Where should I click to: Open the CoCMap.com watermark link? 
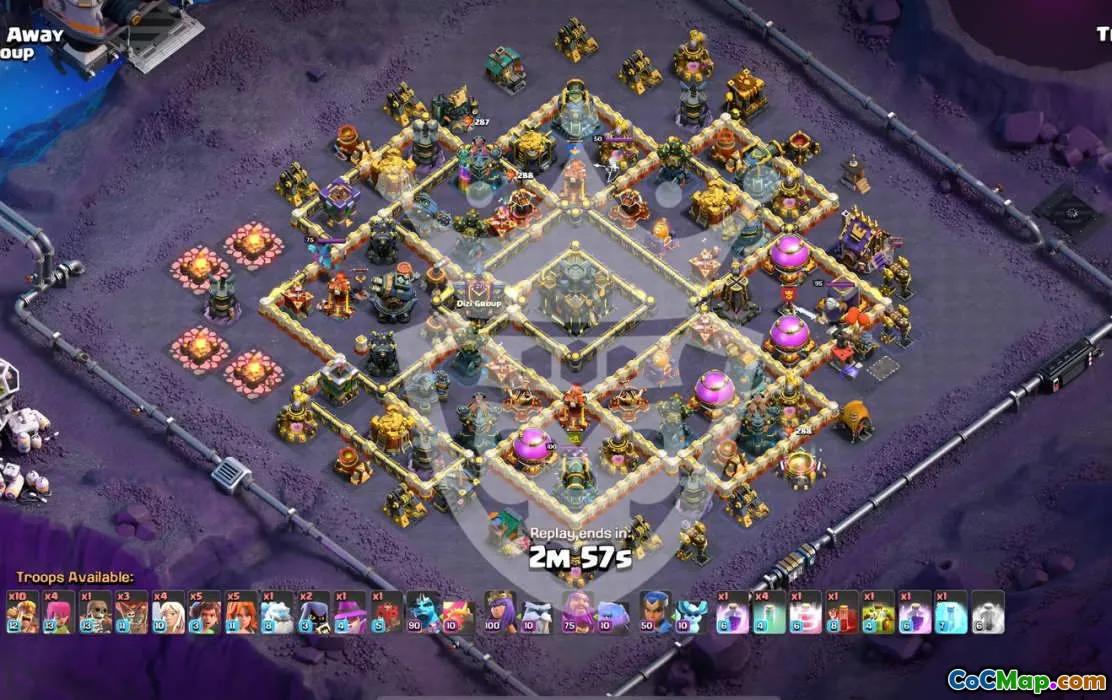[x=1027, y=681]
